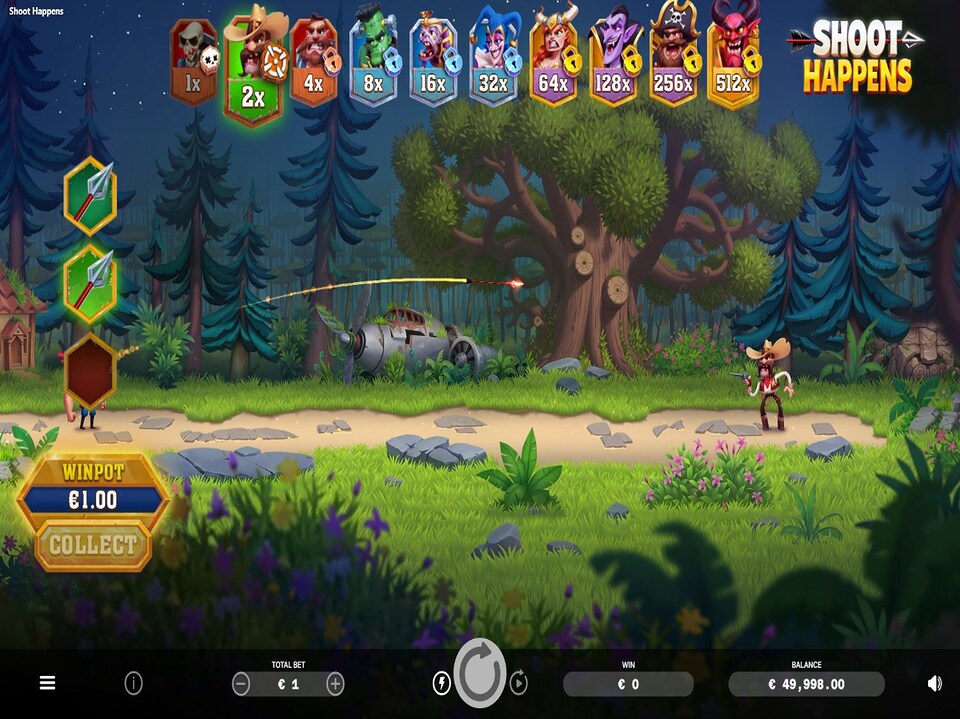Increase the total bet with plus
Viewport: 960px width, 719px height.
pyautogui.click(x=335, y=684)
